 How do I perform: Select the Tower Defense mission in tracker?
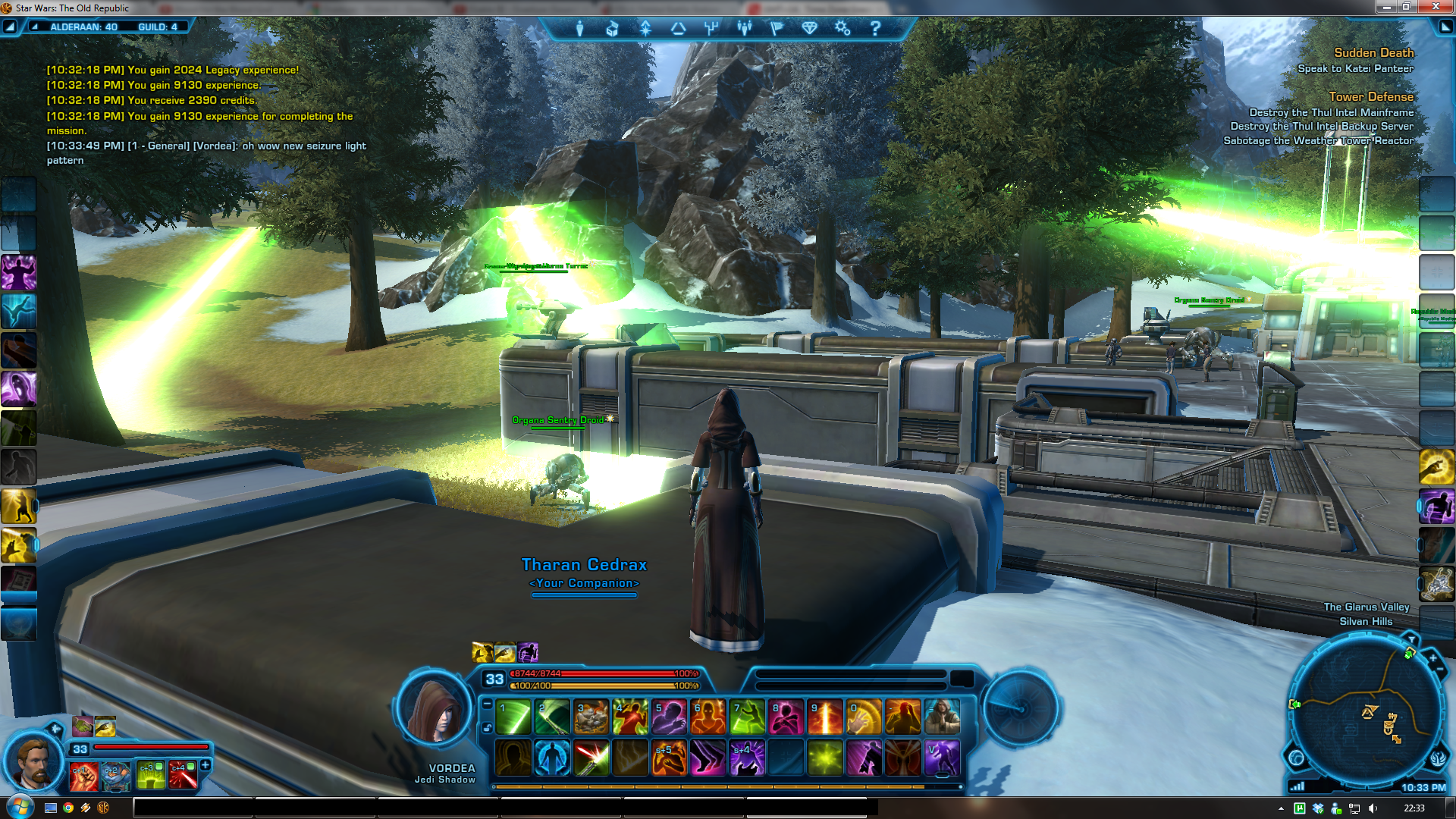[x=1370, y=97]
